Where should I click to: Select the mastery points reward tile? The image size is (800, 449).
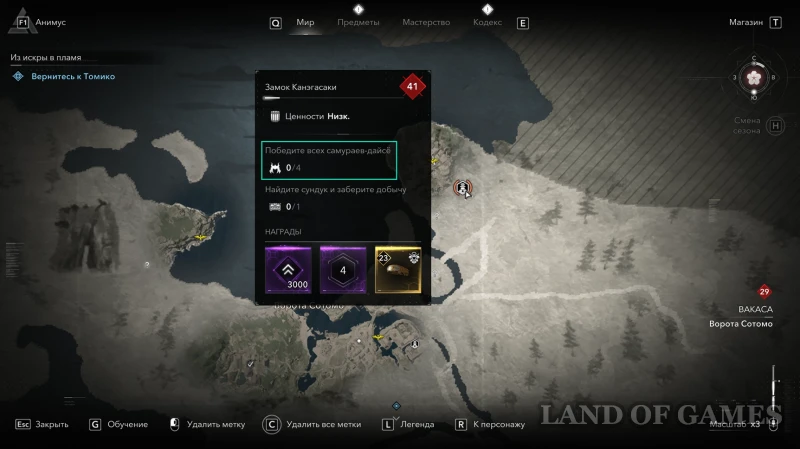tap(343, 271)
